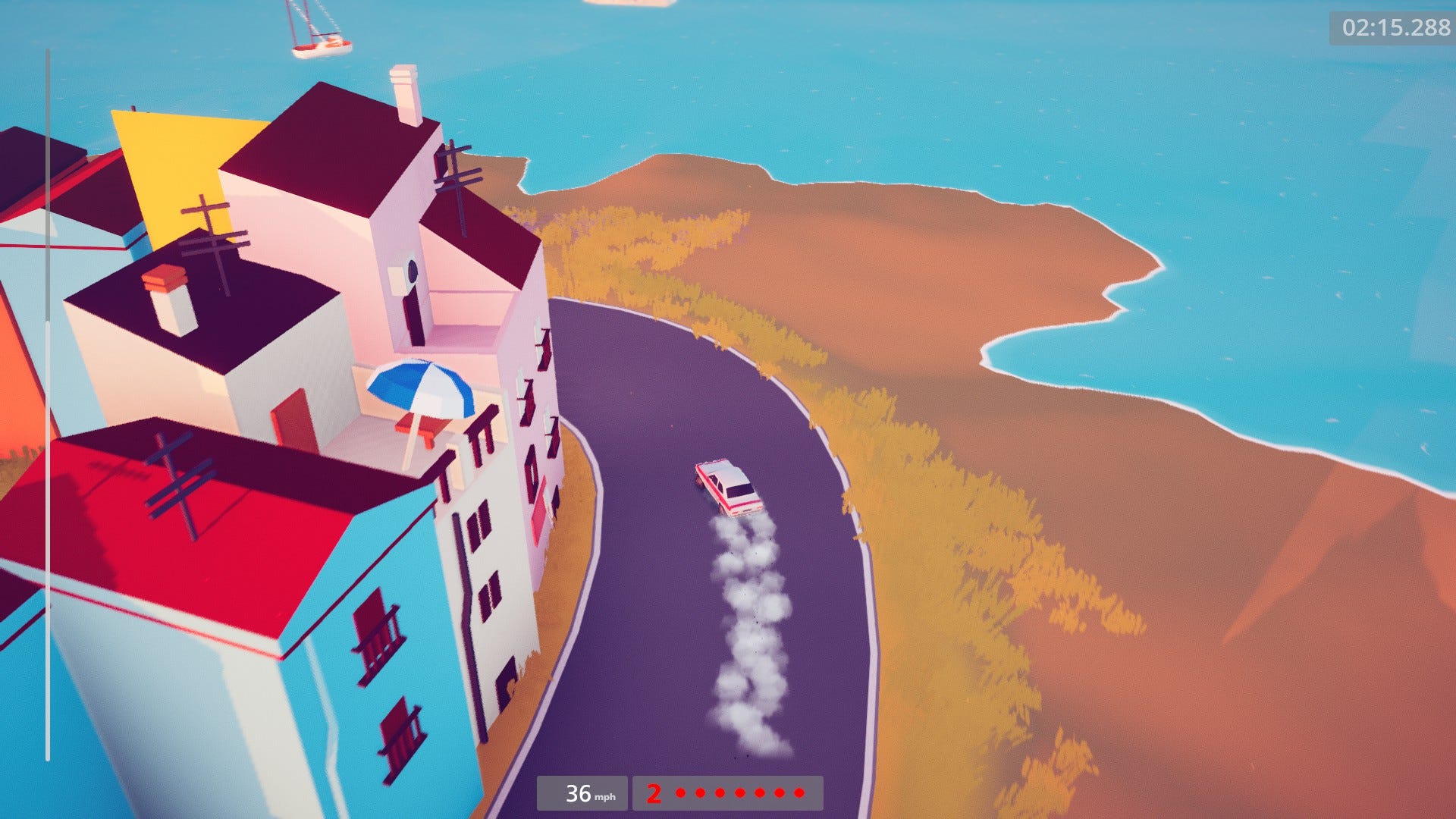Click the last red RPM dot
Screen dimensions: 1456x819
[799, 793]
